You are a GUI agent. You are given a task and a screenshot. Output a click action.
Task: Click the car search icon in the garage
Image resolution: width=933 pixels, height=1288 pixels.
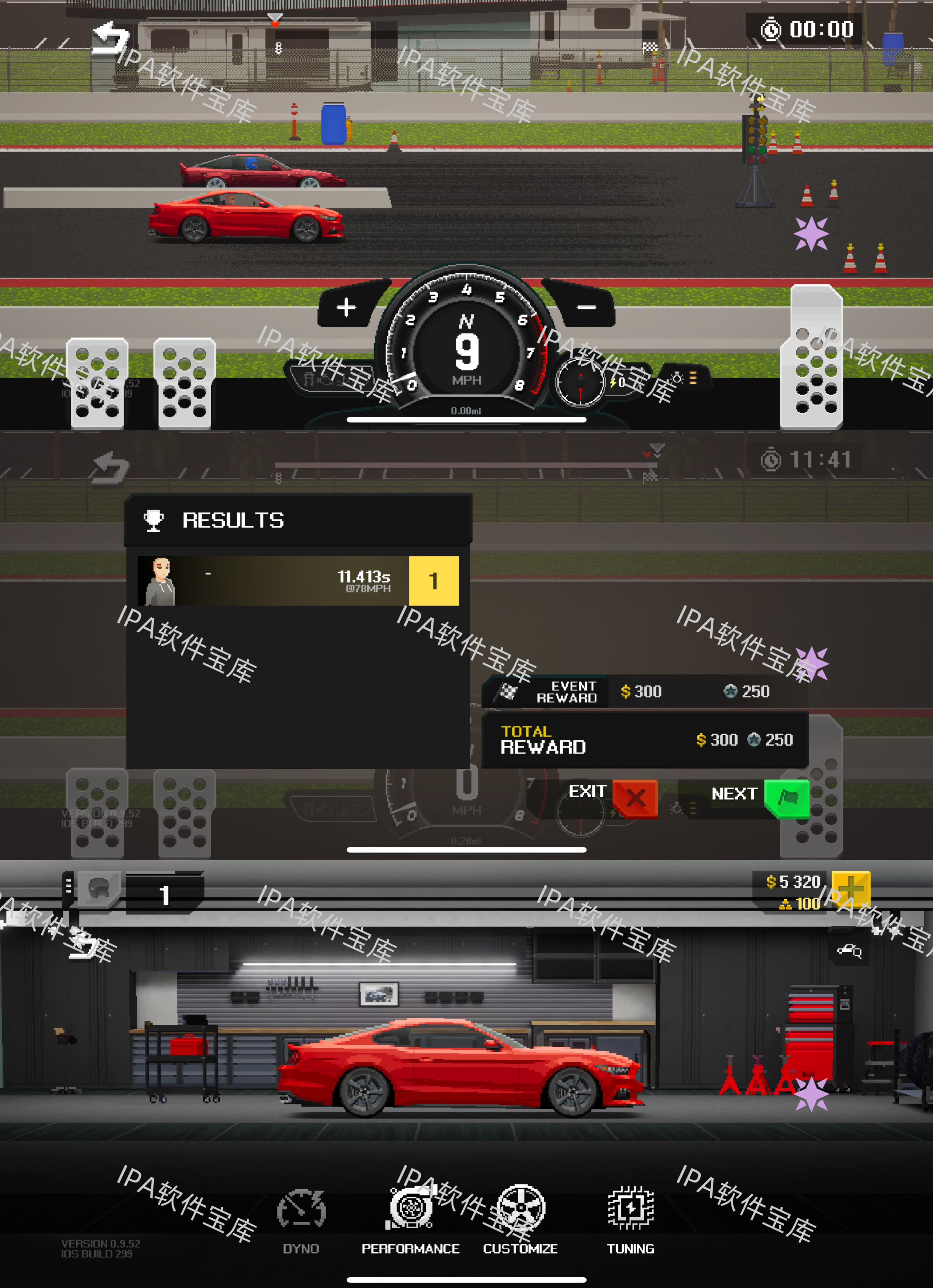pos(849,950)
